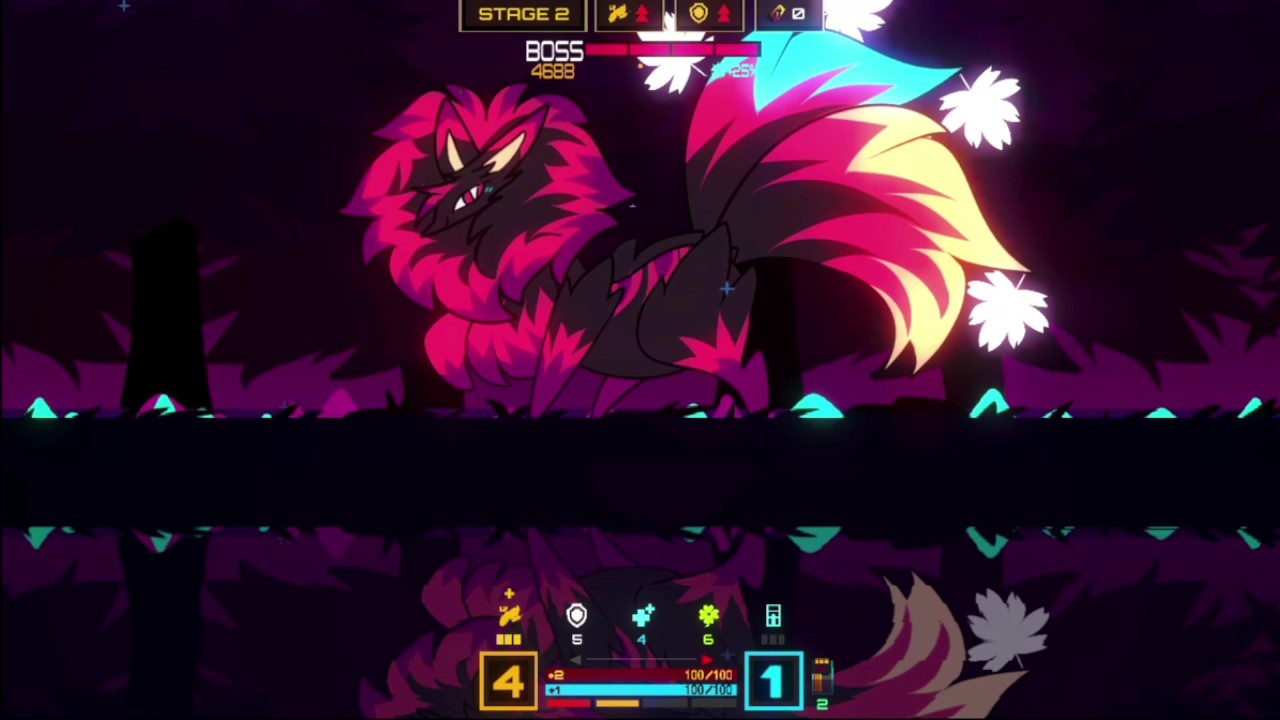Toggle the gray pip indicator under calculator icon
This screenshot has width=1280, height=720.
click(772, 639)
